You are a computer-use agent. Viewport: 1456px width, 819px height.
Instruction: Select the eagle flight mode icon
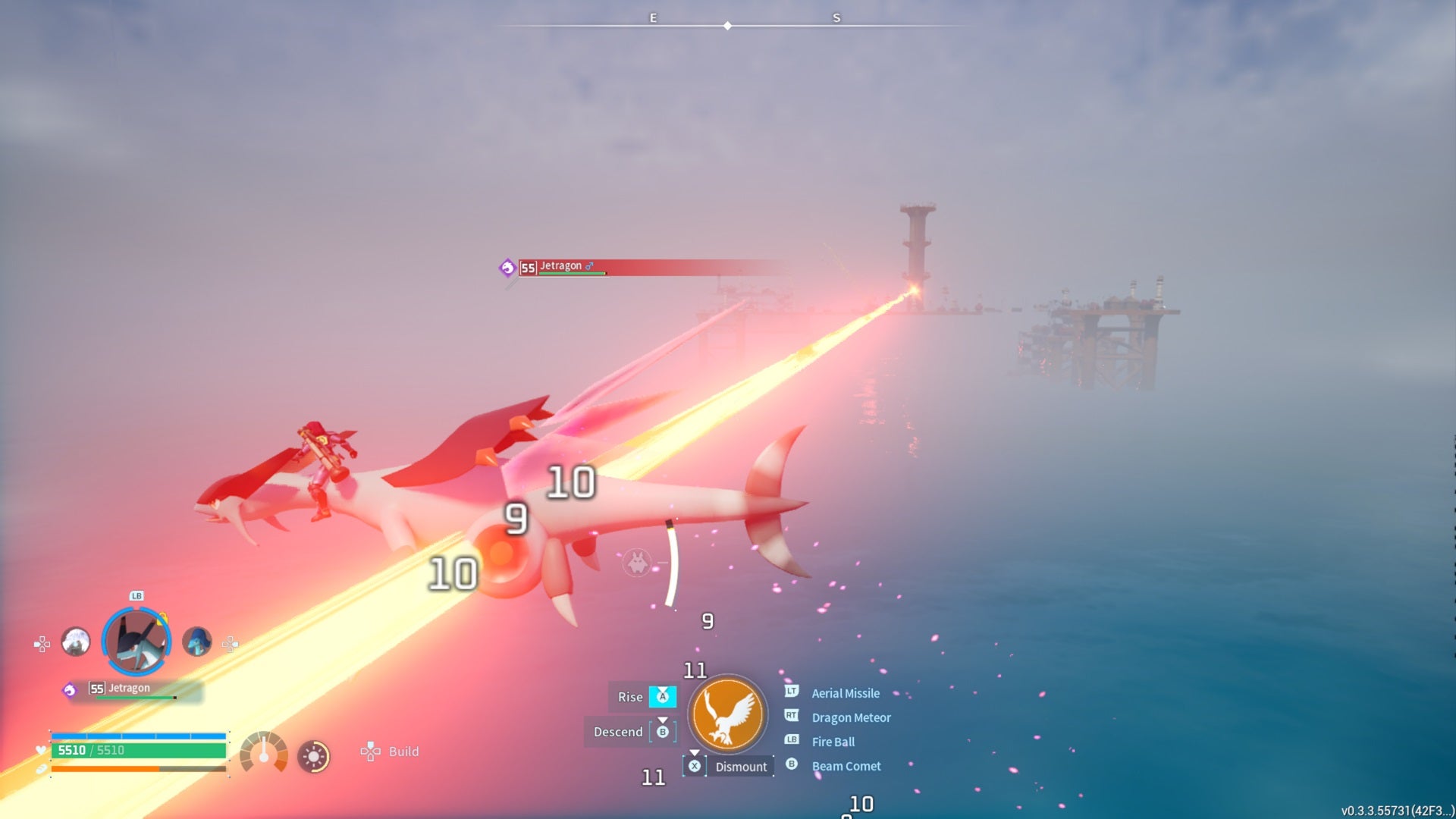click(x=727, y=714)
